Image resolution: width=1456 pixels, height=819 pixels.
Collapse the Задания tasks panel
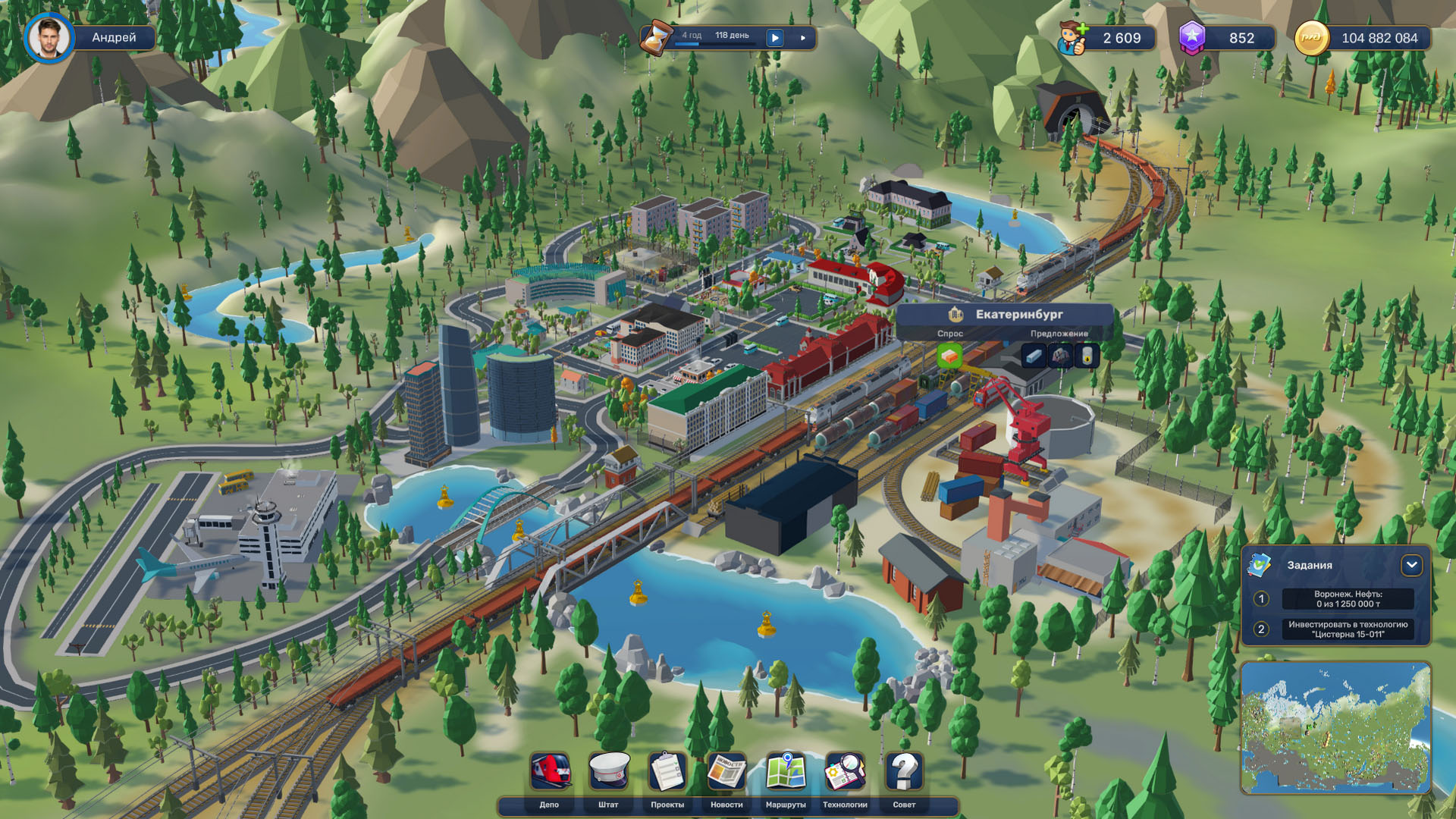(x=1411, y=565)
